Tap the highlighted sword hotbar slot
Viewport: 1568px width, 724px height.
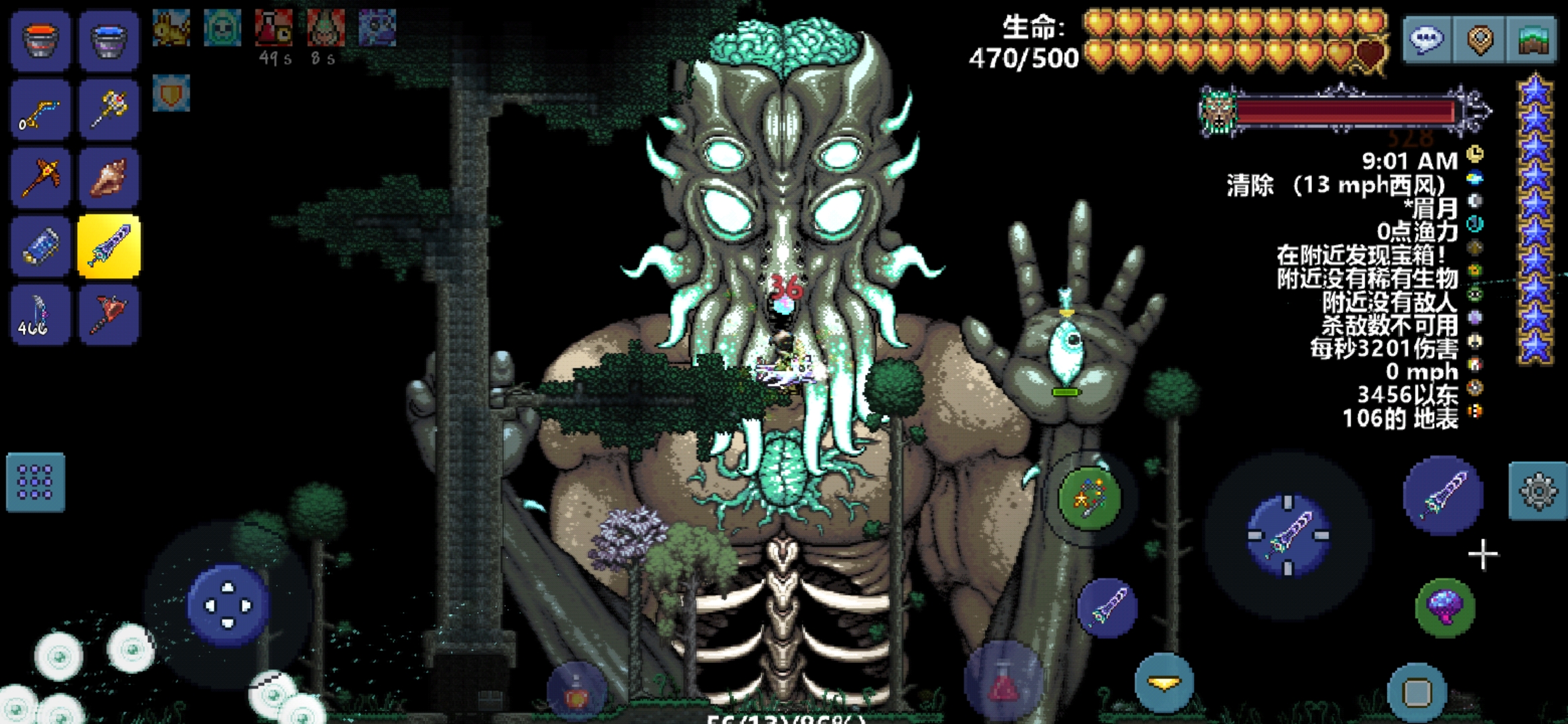click(x=109, y=247)
